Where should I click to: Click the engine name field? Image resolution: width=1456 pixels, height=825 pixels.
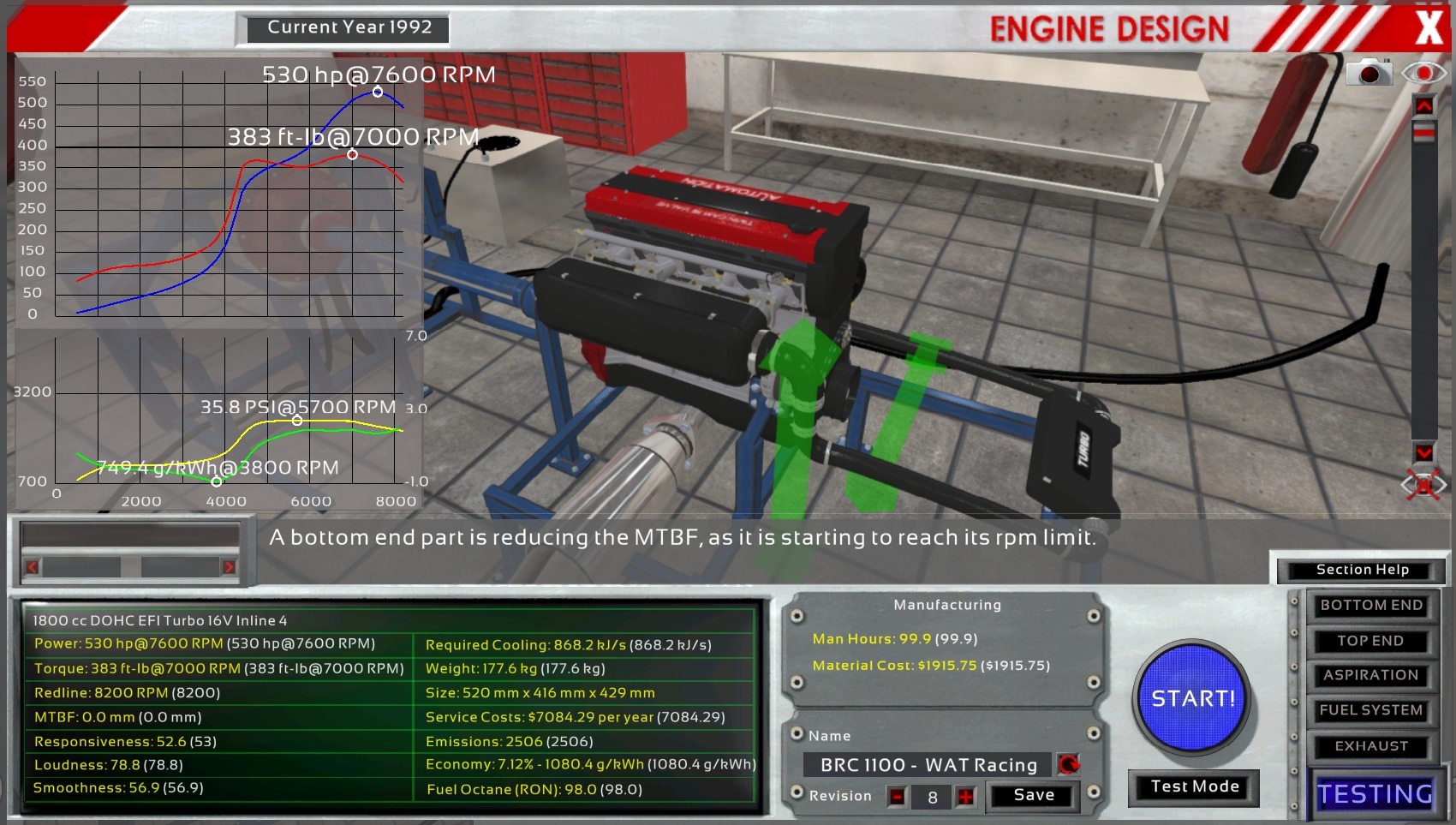pos(928,765)
